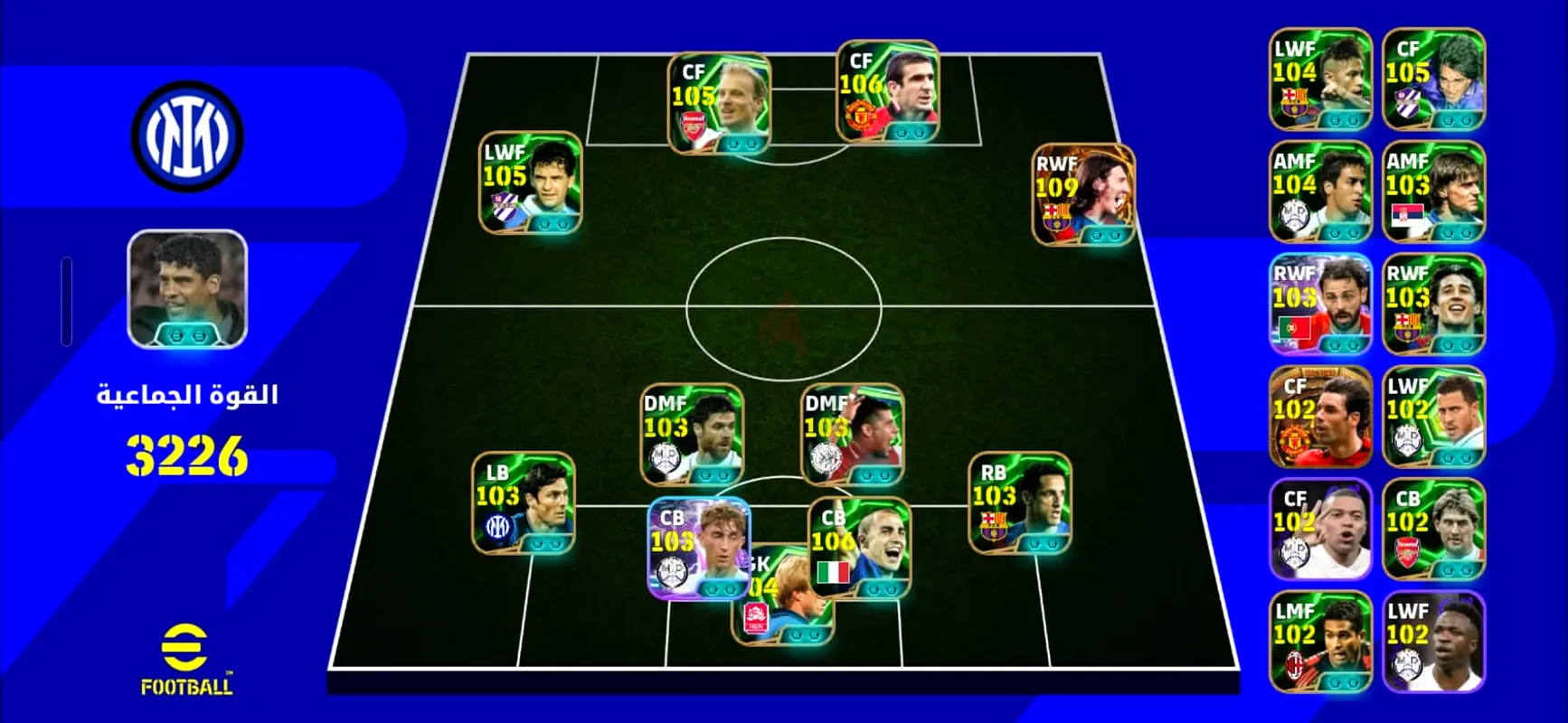Select the RWF 103 Portugal flag card
Viewport: 1568px width, 723px height.
(x=1319, y=305)
